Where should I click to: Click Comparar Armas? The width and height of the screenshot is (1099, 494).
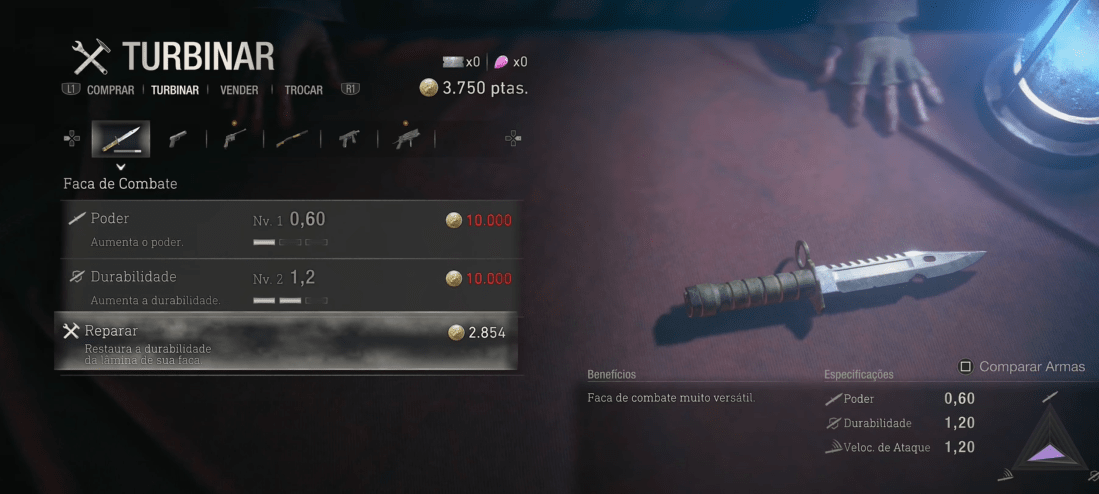coord(1022,367)
